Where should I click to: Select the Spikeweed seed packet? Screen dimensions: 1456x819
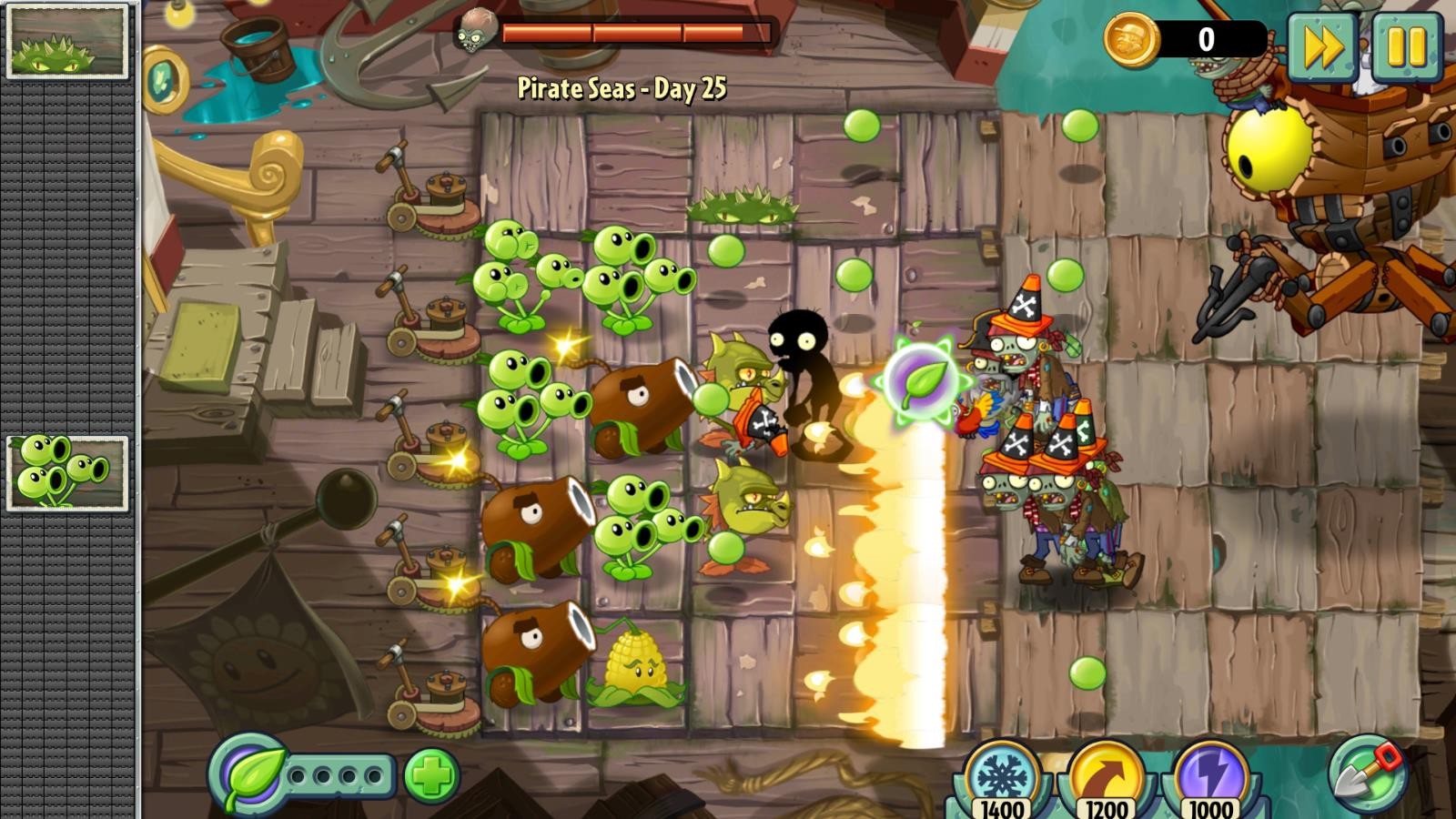(x=67, y=42)
